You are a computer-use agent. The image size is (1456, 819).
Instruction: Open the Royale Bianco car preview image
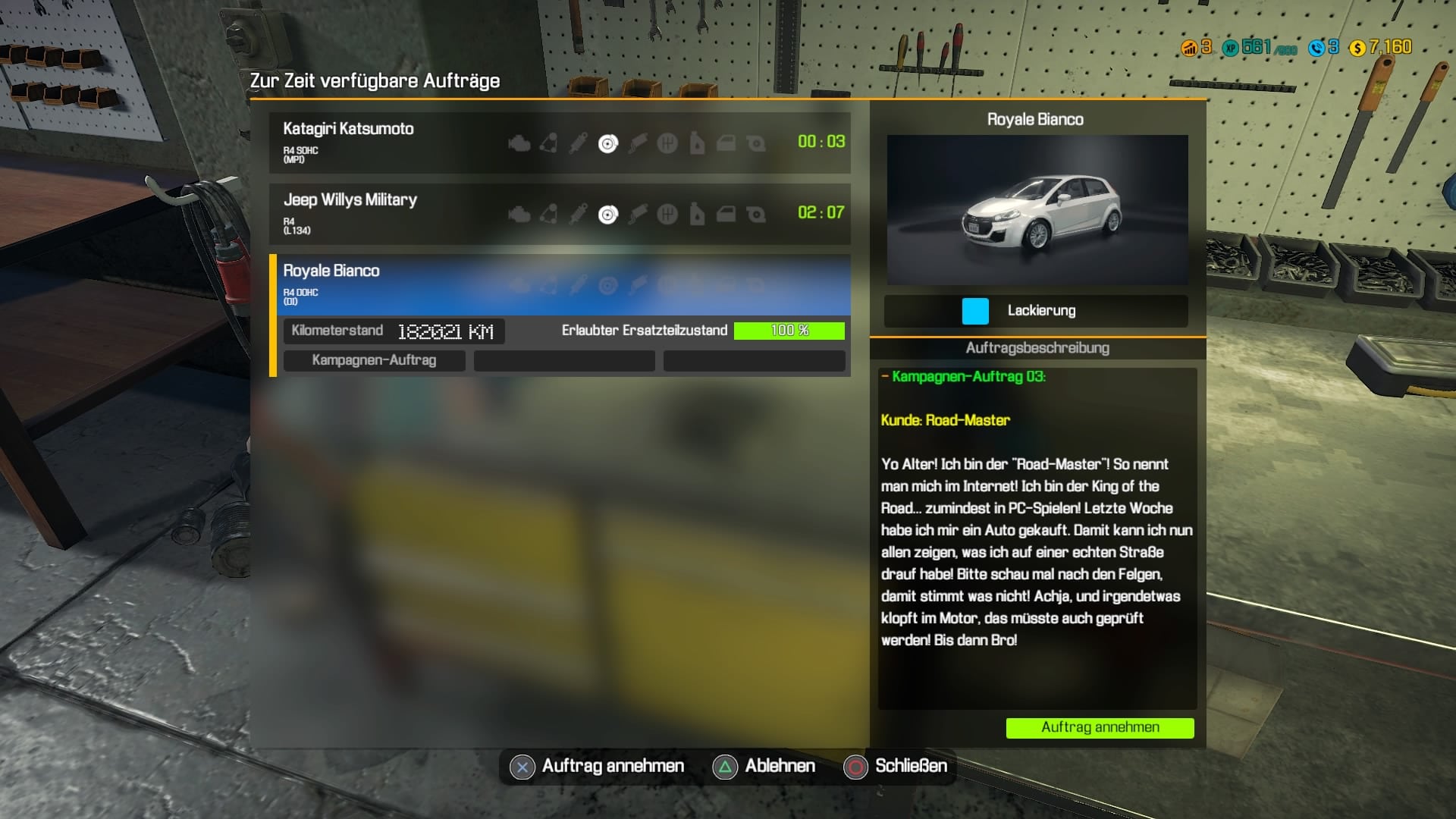tap(1037, 209)
